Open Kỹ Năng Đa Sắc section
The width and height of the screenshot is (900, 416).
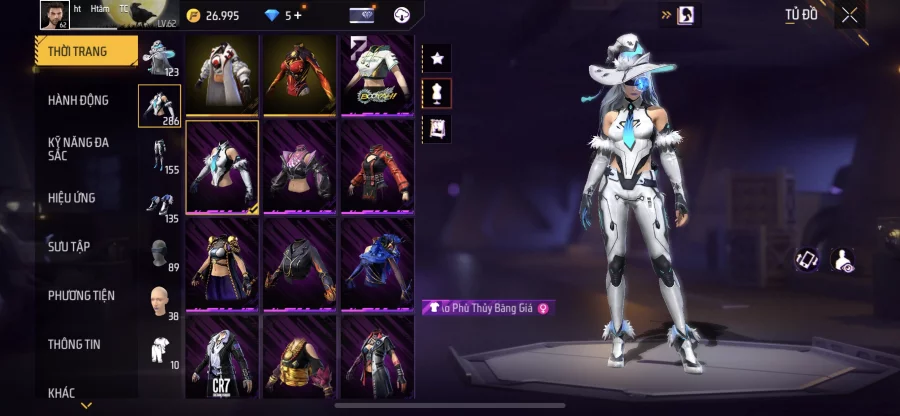[78, 149]
